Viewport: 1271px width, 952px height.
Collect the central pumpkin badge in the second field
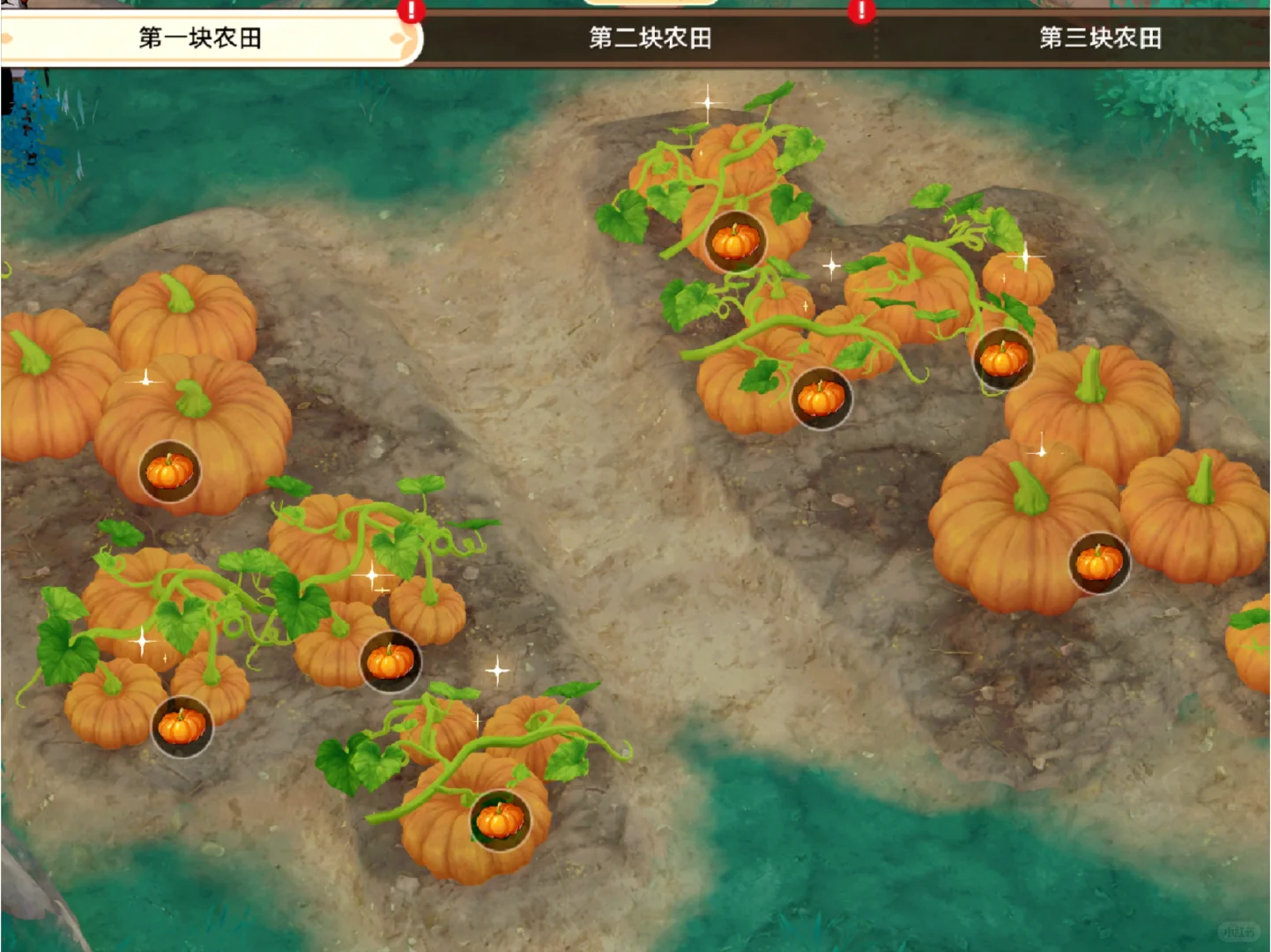tap(821, 398)
